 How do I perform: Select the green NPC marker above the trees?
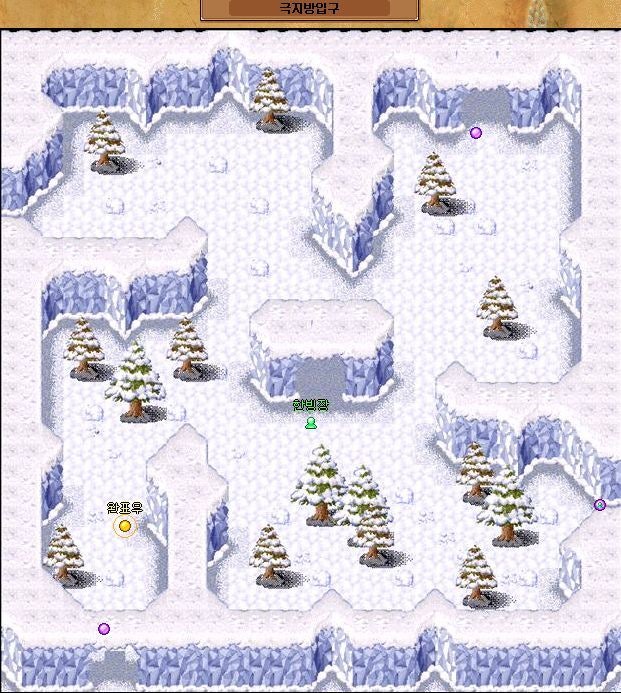(x=310, y=422)
